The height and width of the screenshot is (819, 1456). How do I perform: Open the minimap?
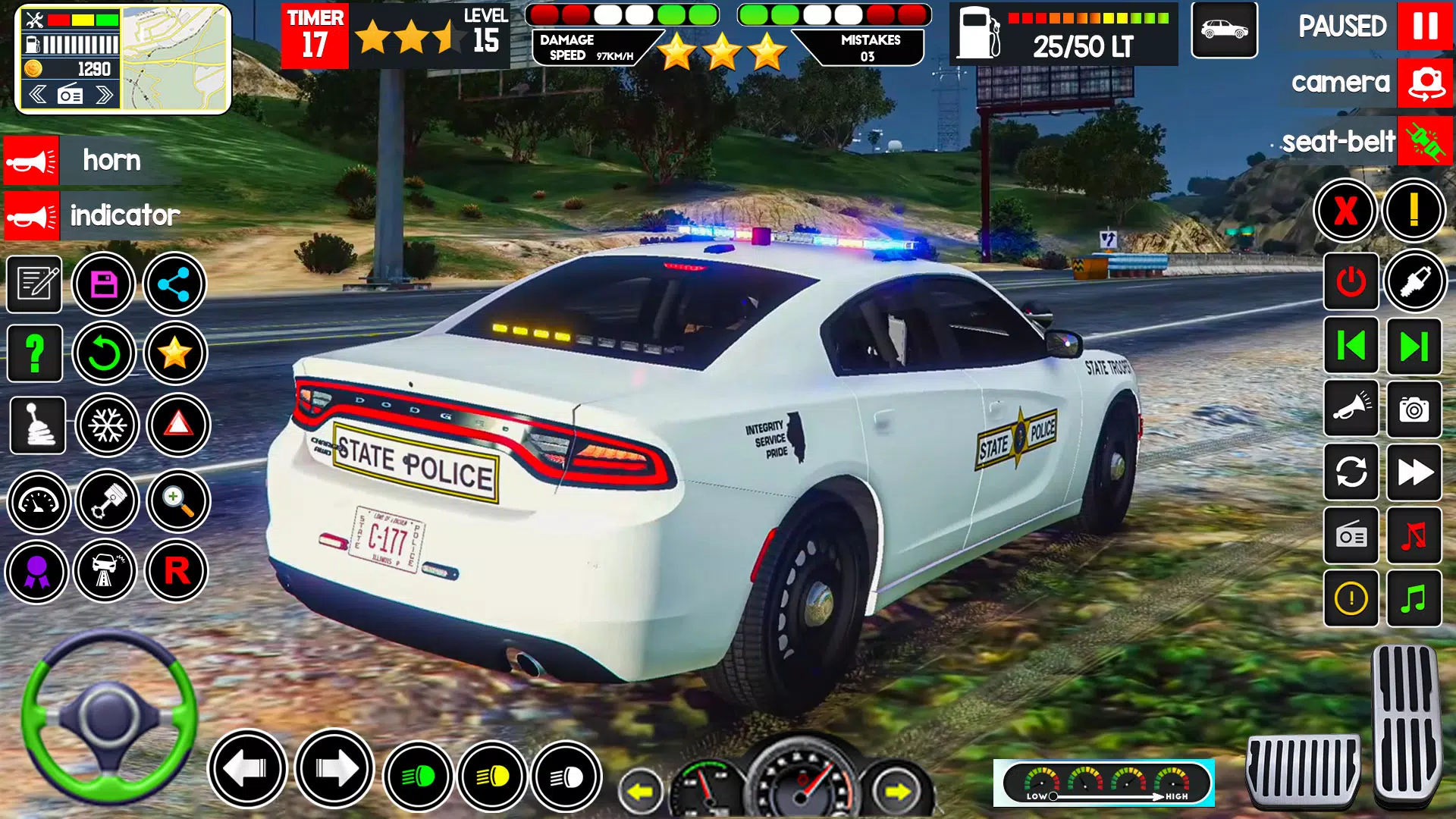pyautogui.click(x=175, y=59)
